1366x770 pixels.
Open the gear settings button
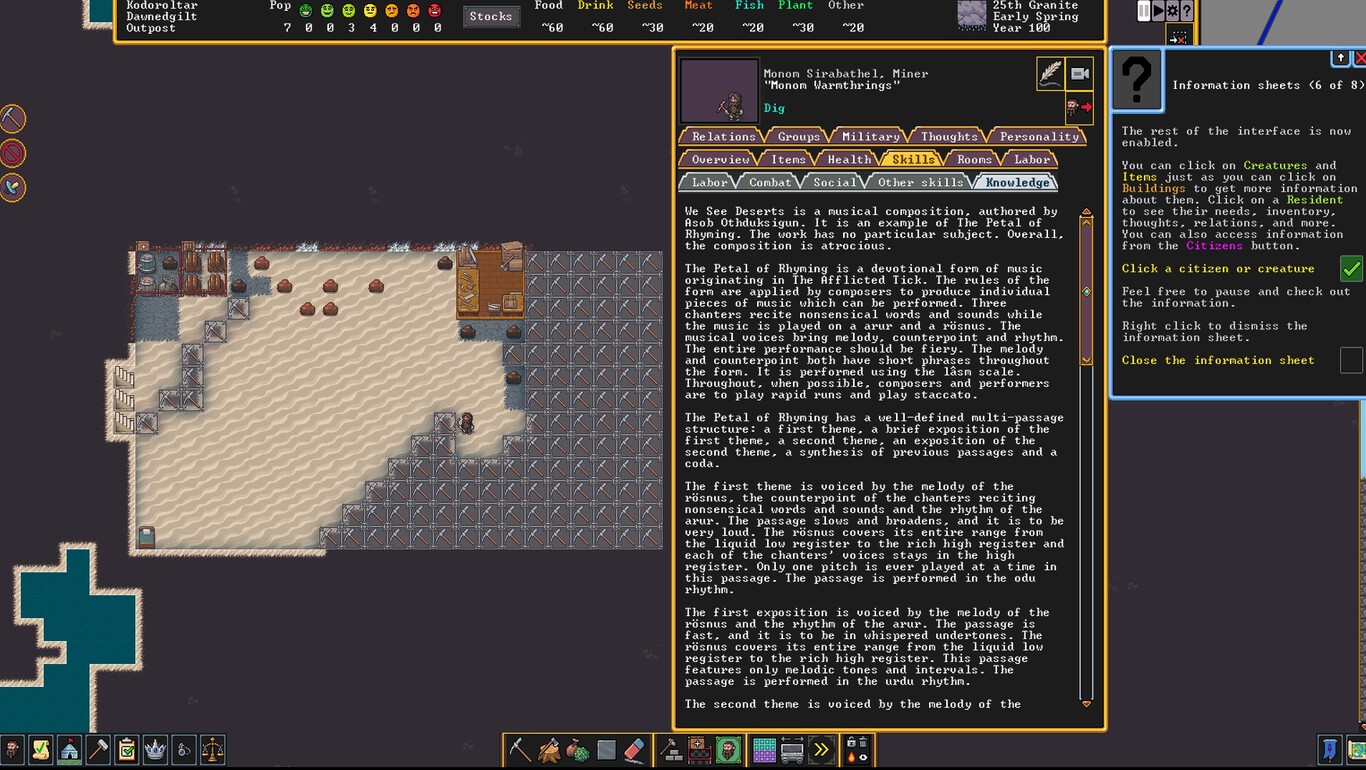(x=1172, y=11)
